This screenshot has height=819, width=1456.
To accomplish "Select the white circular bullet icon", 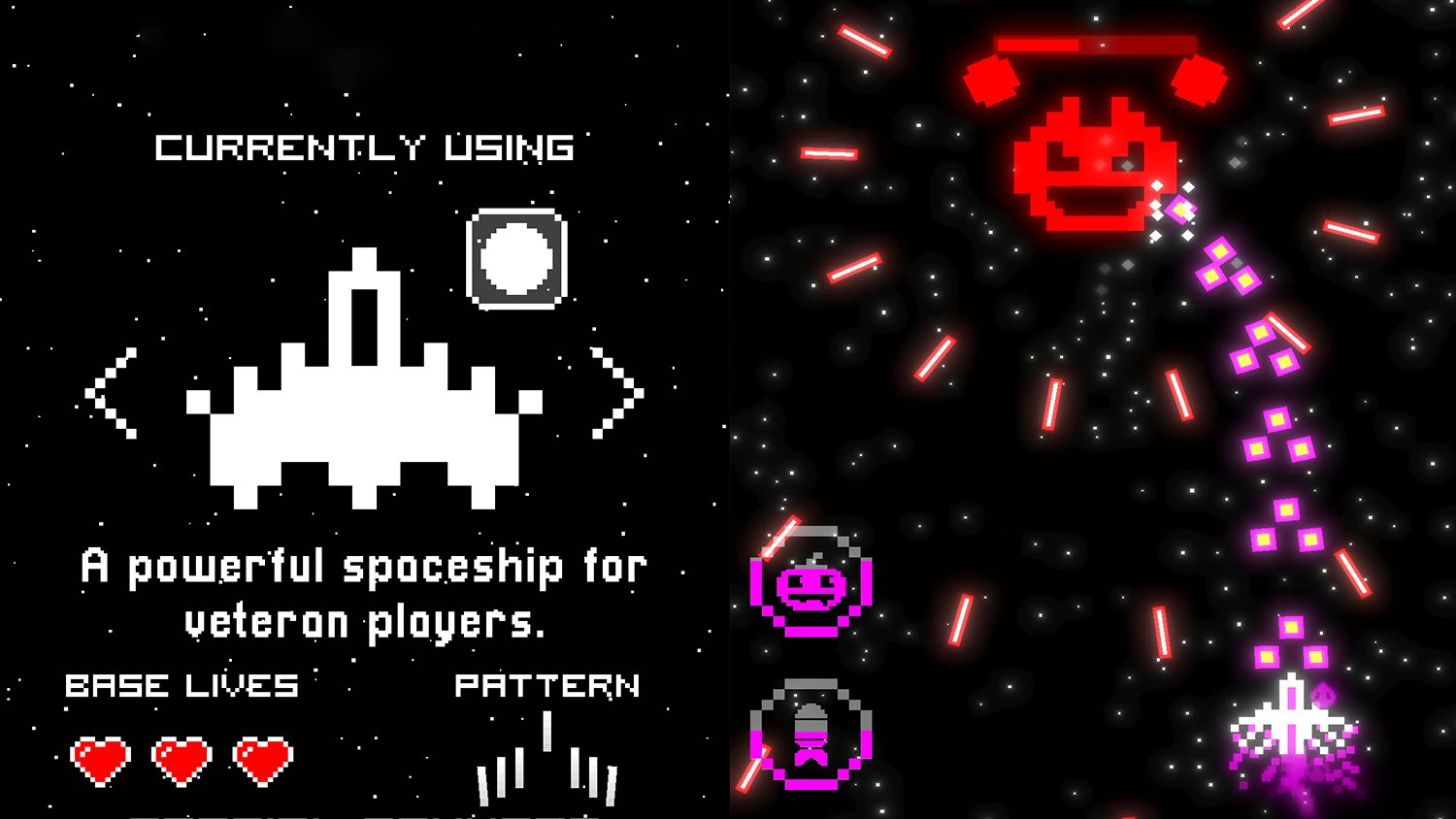I will 514,256.
